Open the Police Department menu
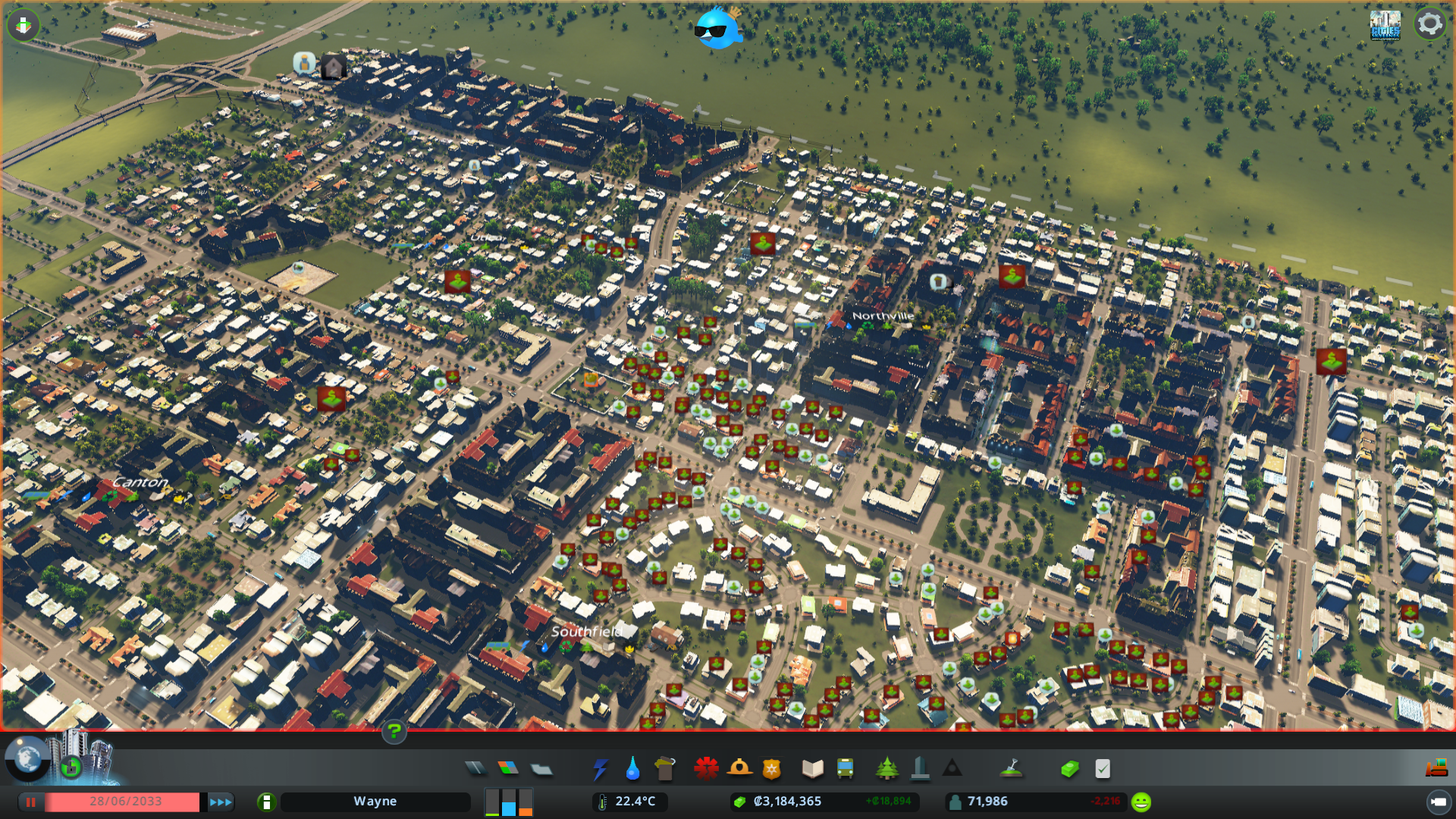Image resolution: width=1456 pixels, height=819 pixels. (x=770, y=768)
